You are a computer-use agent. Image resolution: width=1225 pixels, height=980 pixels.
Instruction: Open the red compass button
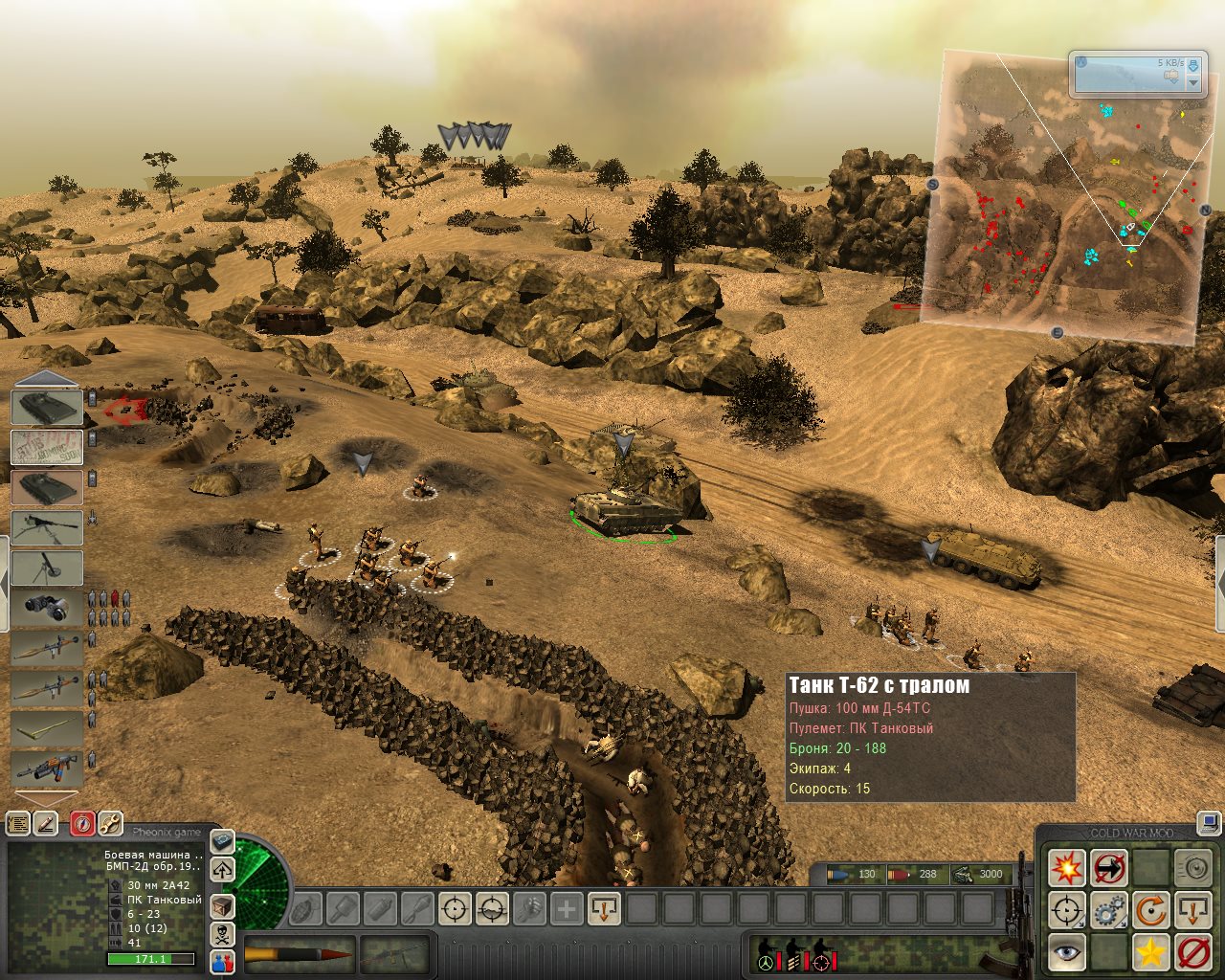tap(82, 823)
